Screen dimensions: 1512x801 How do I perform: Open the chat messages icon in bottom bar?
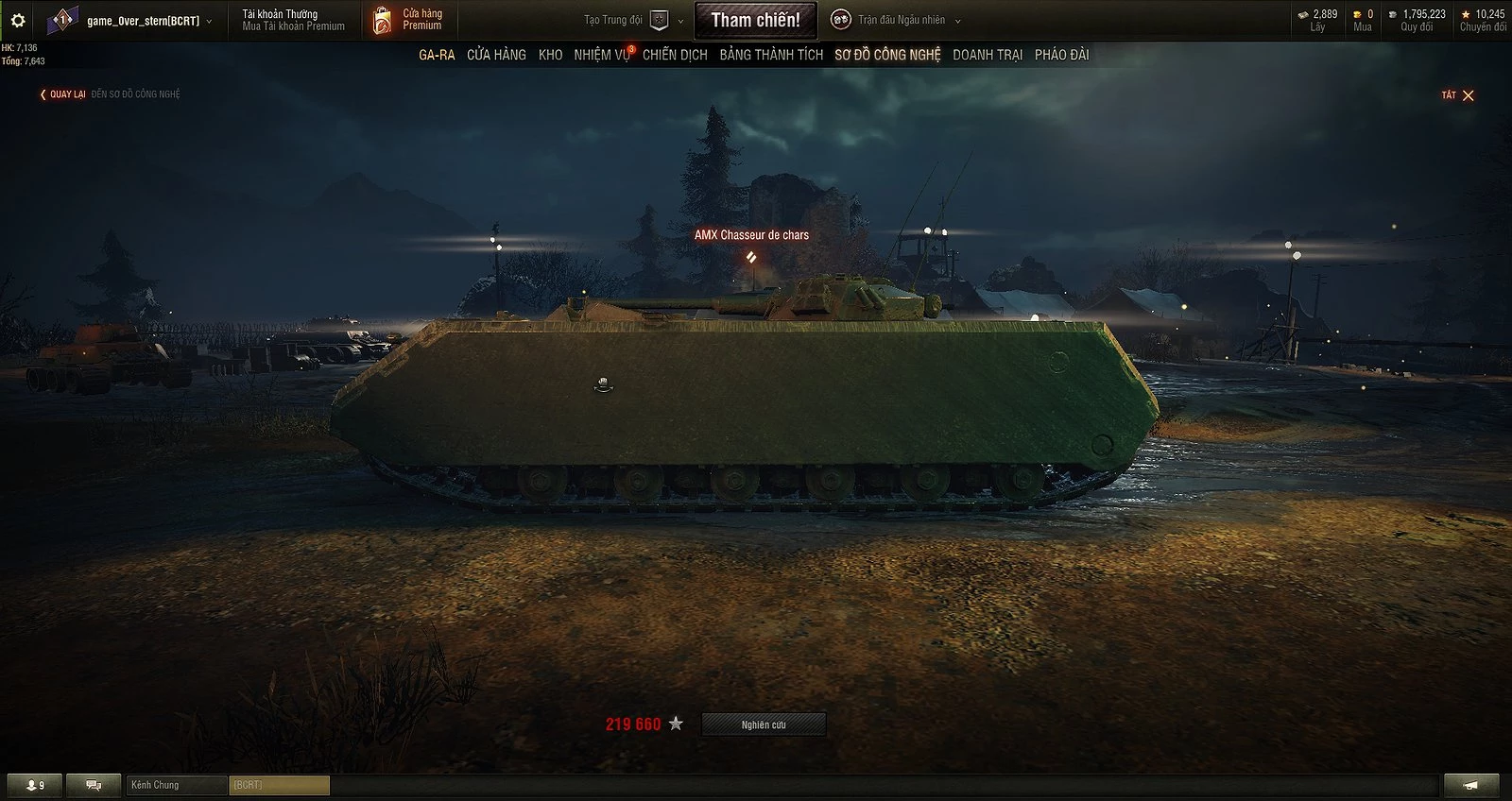click(93, 785)
